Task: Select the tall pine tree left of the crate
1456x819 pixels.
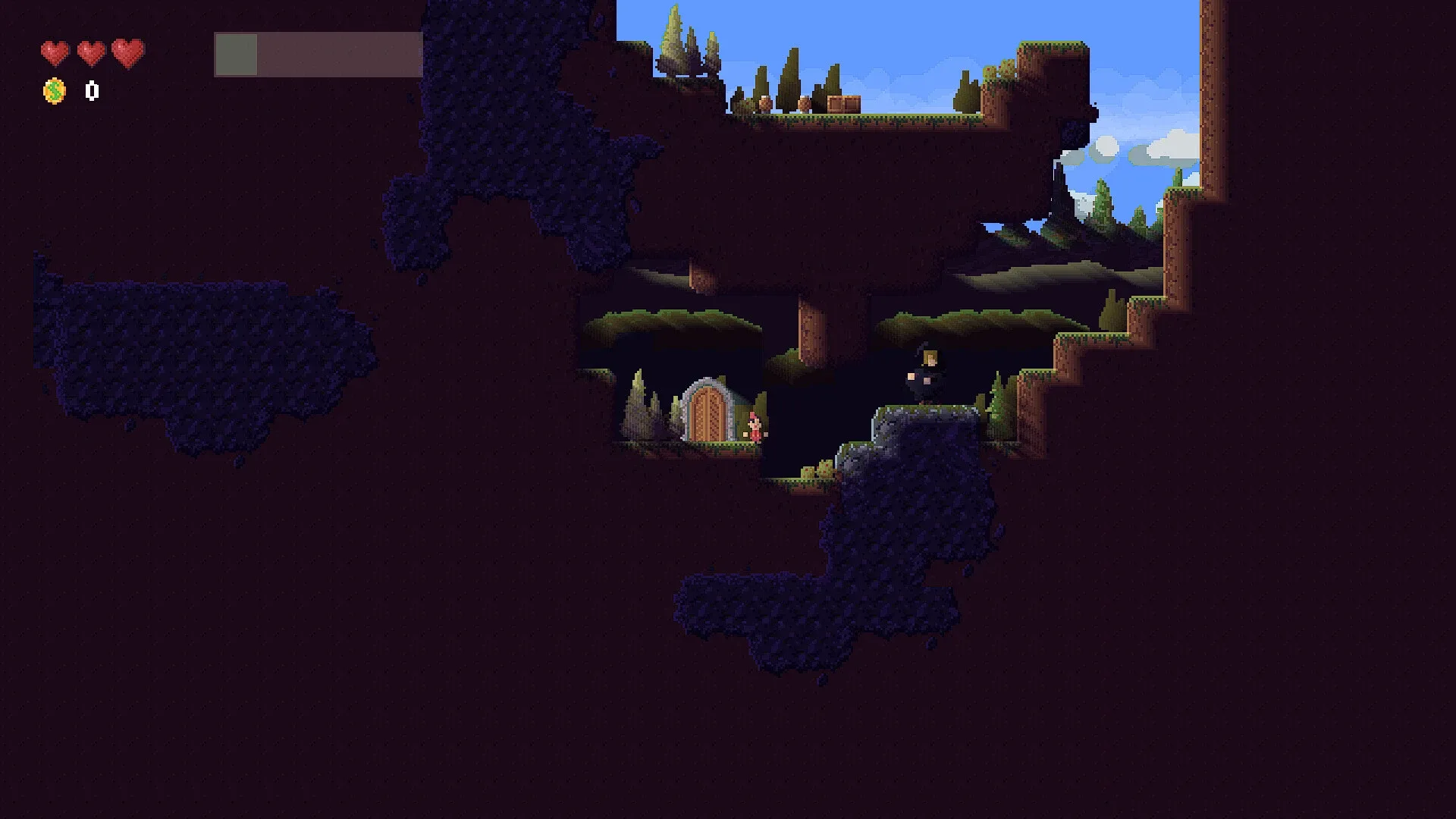Action: [x=789, y=80]
